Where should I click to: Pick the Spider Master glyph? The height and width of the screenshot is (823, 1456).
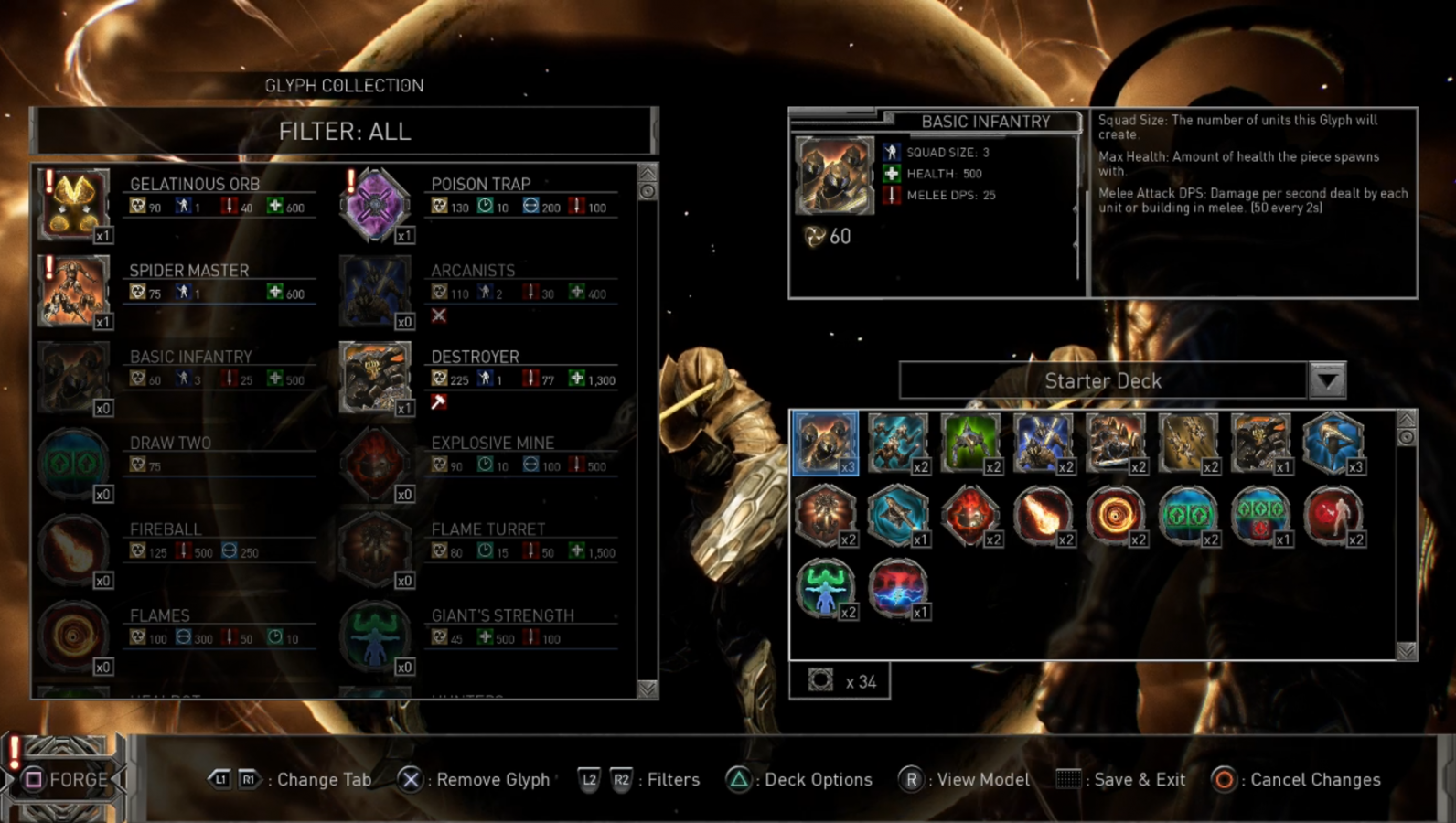[x=74, y=291]
